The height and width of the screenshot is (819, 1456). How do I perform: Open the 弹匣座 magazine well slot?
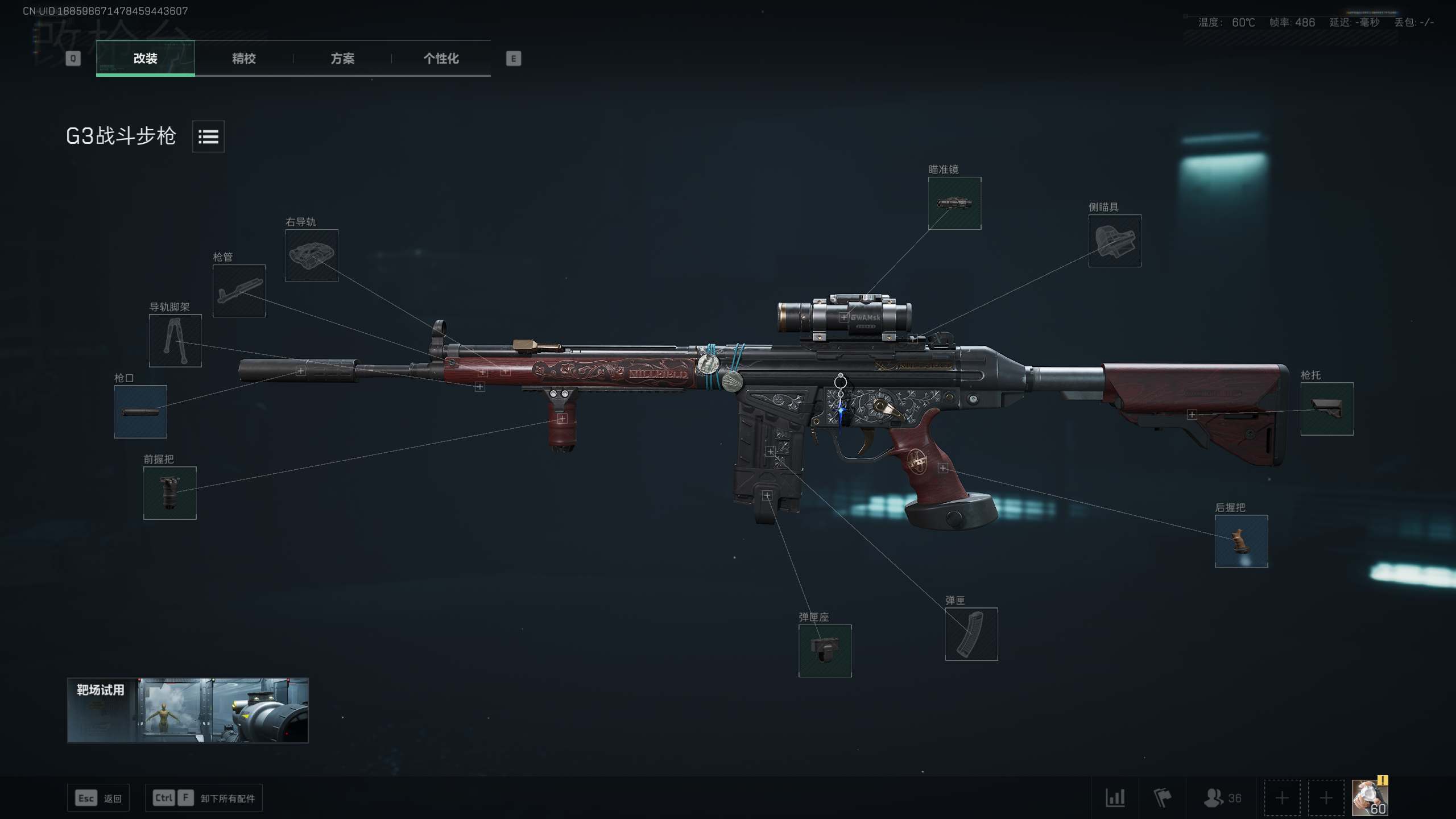825,652
